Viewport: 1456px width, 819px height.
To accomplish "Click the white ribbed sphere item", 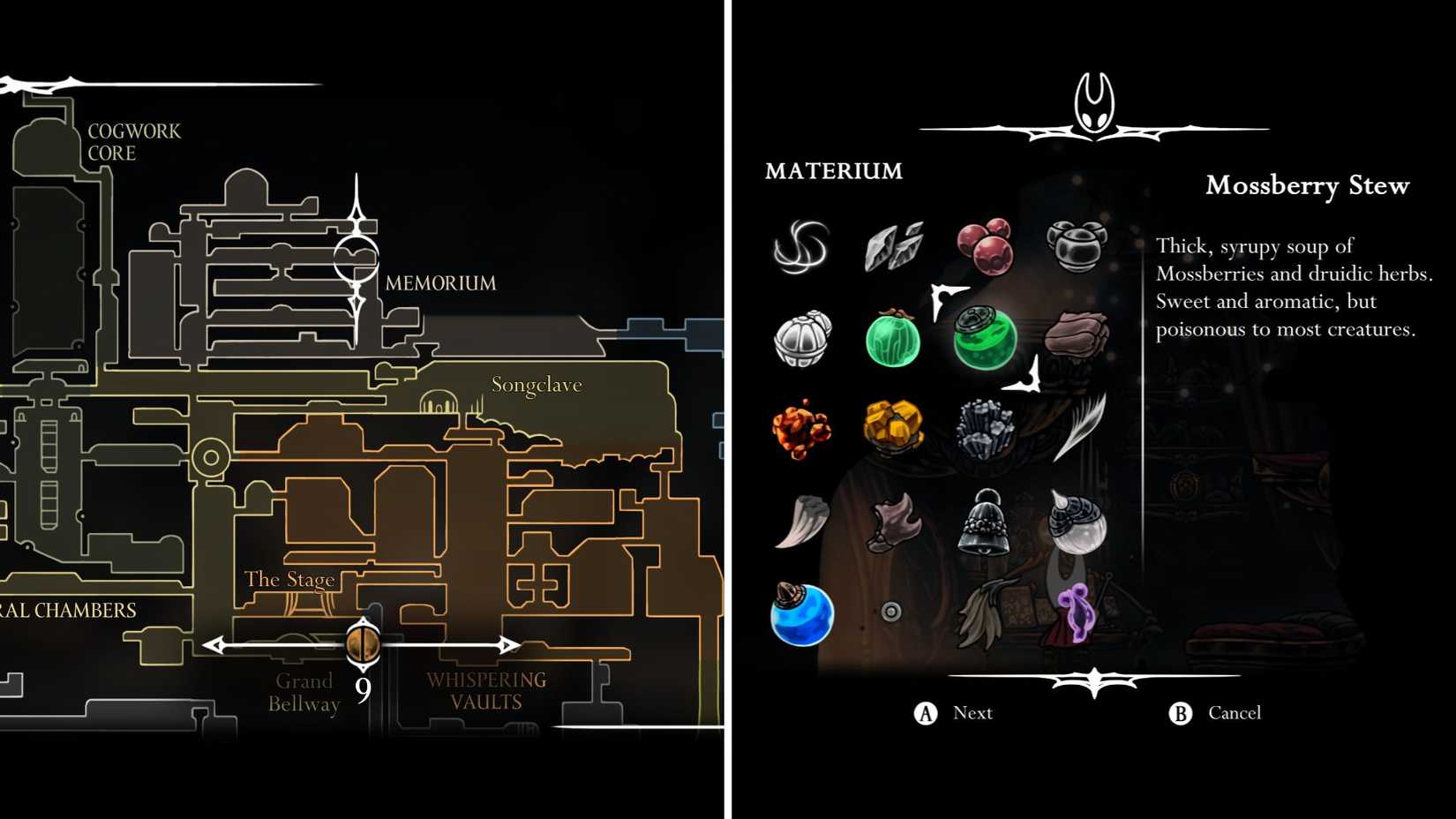I will click(x=803, y=340).
